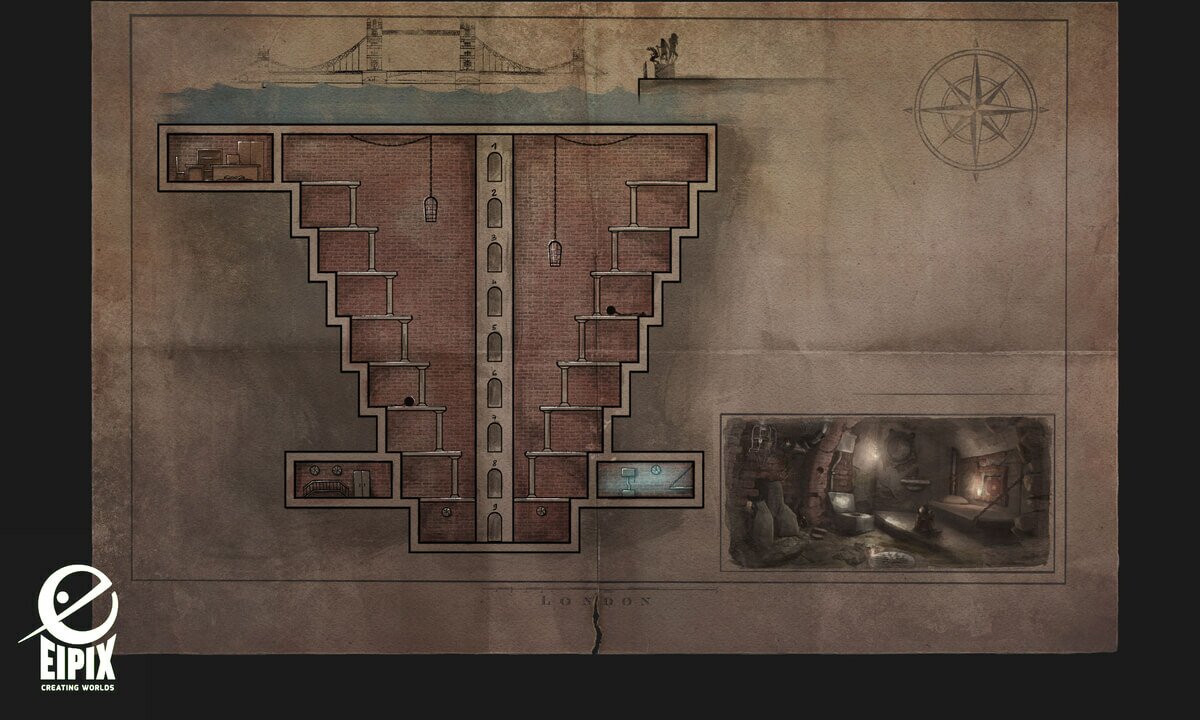Screen dimensions: 1200x720
Task: Pick door number 5 in the central shaft
Action: tap(494, 345)
